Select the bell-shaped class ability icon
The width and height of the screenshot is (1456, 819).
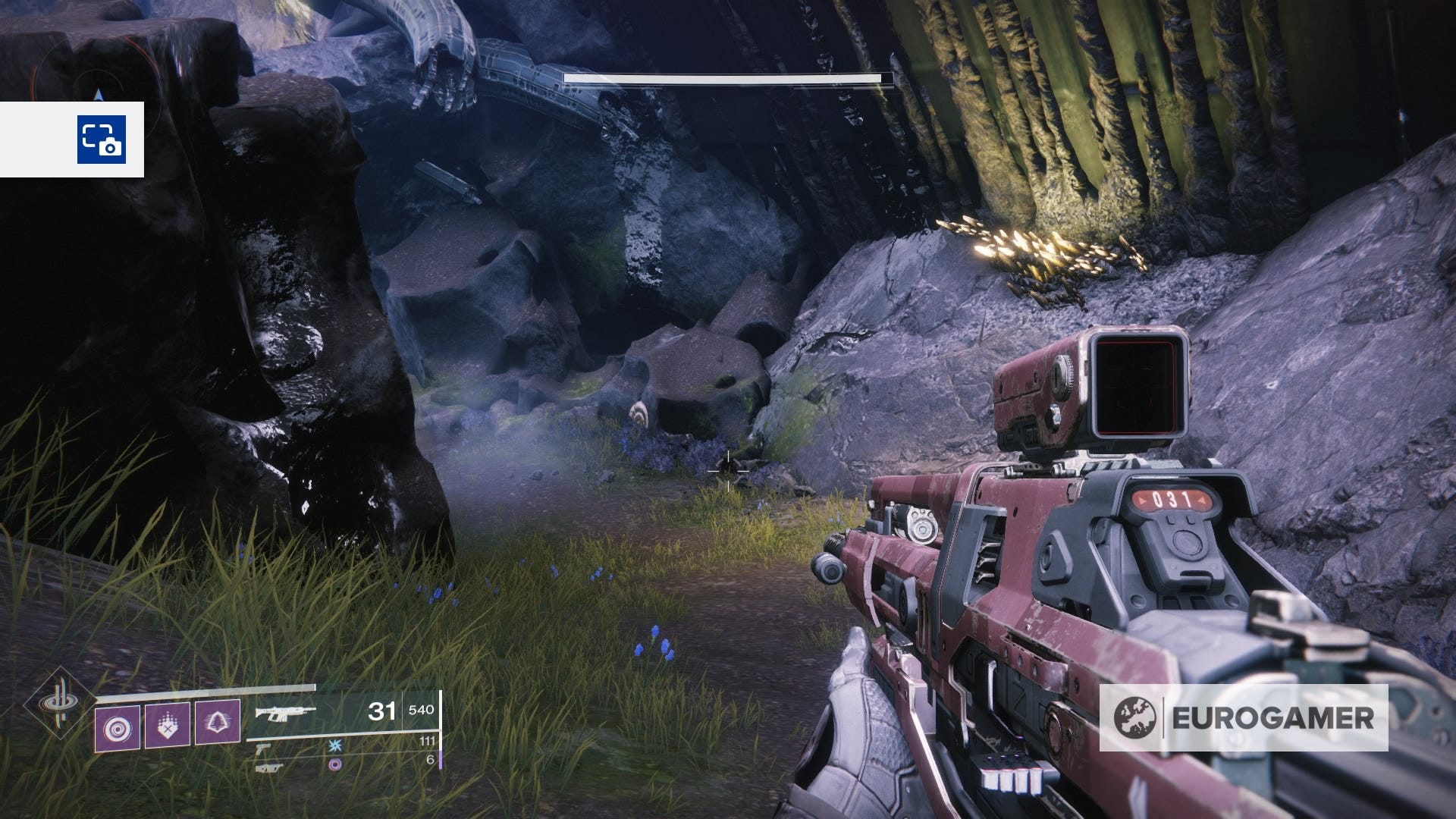coord(218,726)
